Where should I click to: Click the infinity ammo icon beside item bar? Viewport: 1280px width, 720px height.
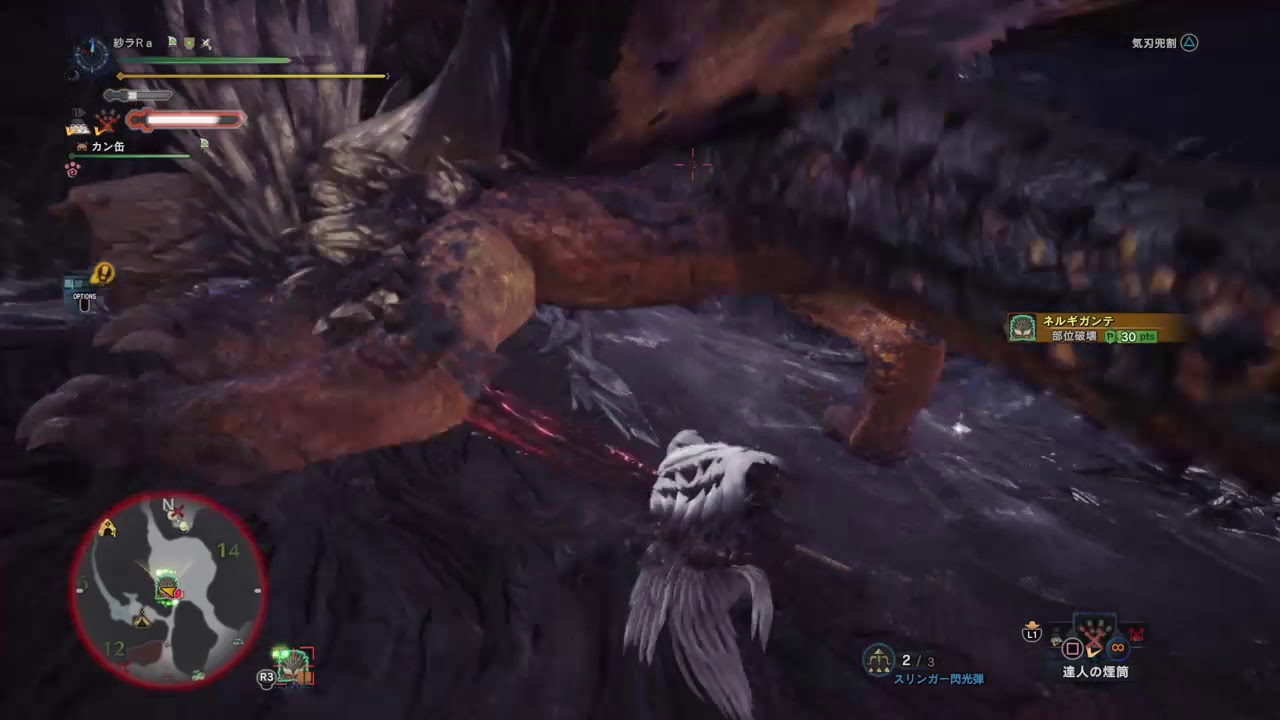coord(1117,649)
